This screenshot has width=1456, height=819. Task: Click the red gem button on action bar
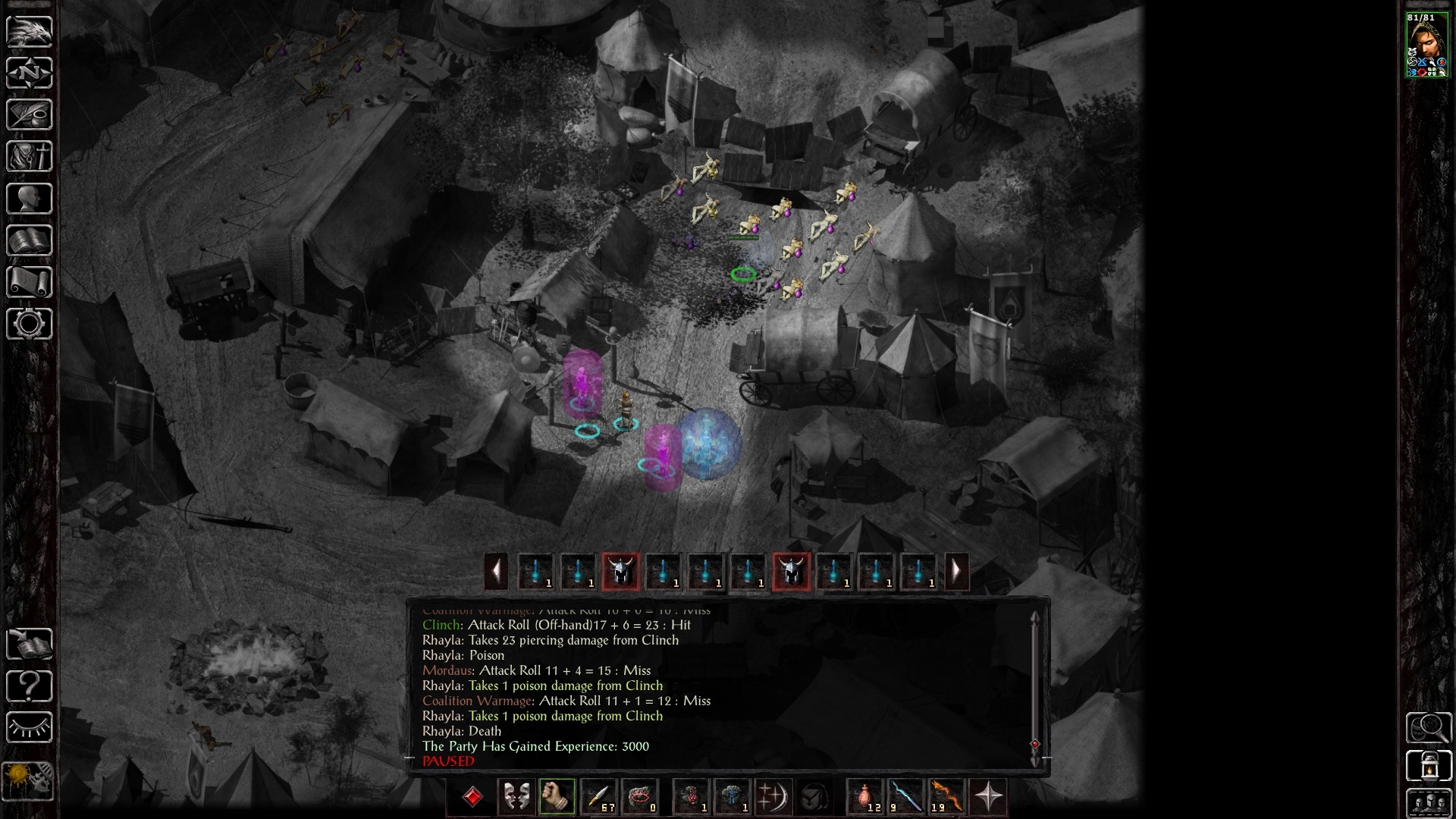472,797
